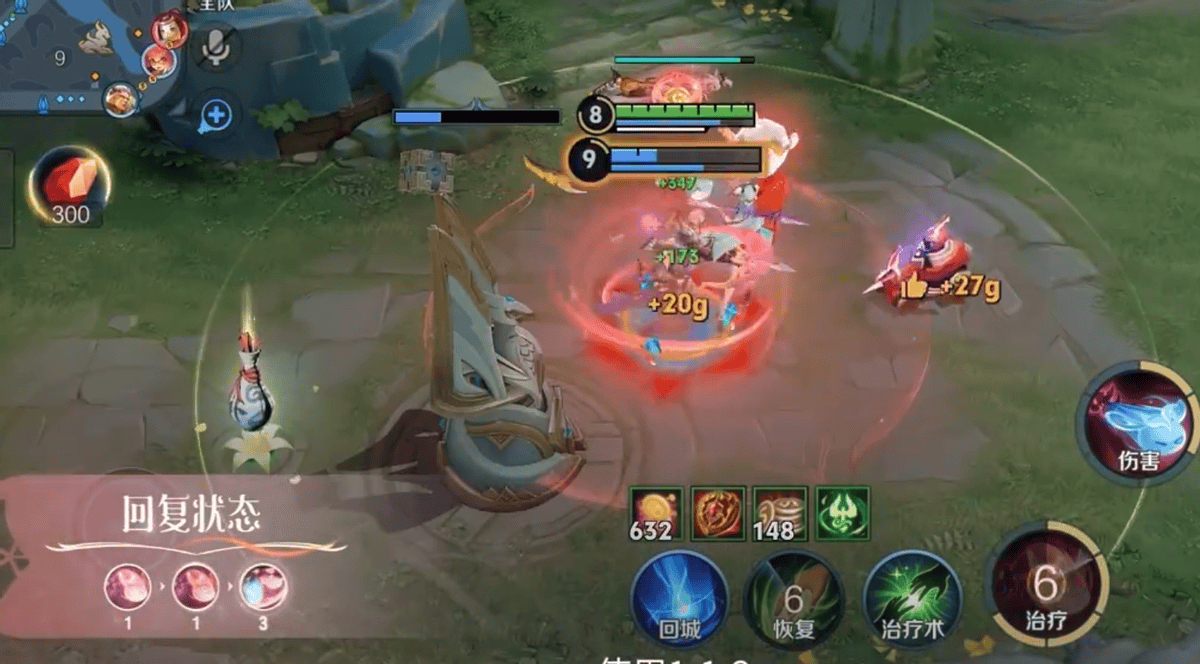Viewport: 1200px width, 664px height.
Task: Cast the 治疗术 heal summoner spell
Action: click(911, 598)
